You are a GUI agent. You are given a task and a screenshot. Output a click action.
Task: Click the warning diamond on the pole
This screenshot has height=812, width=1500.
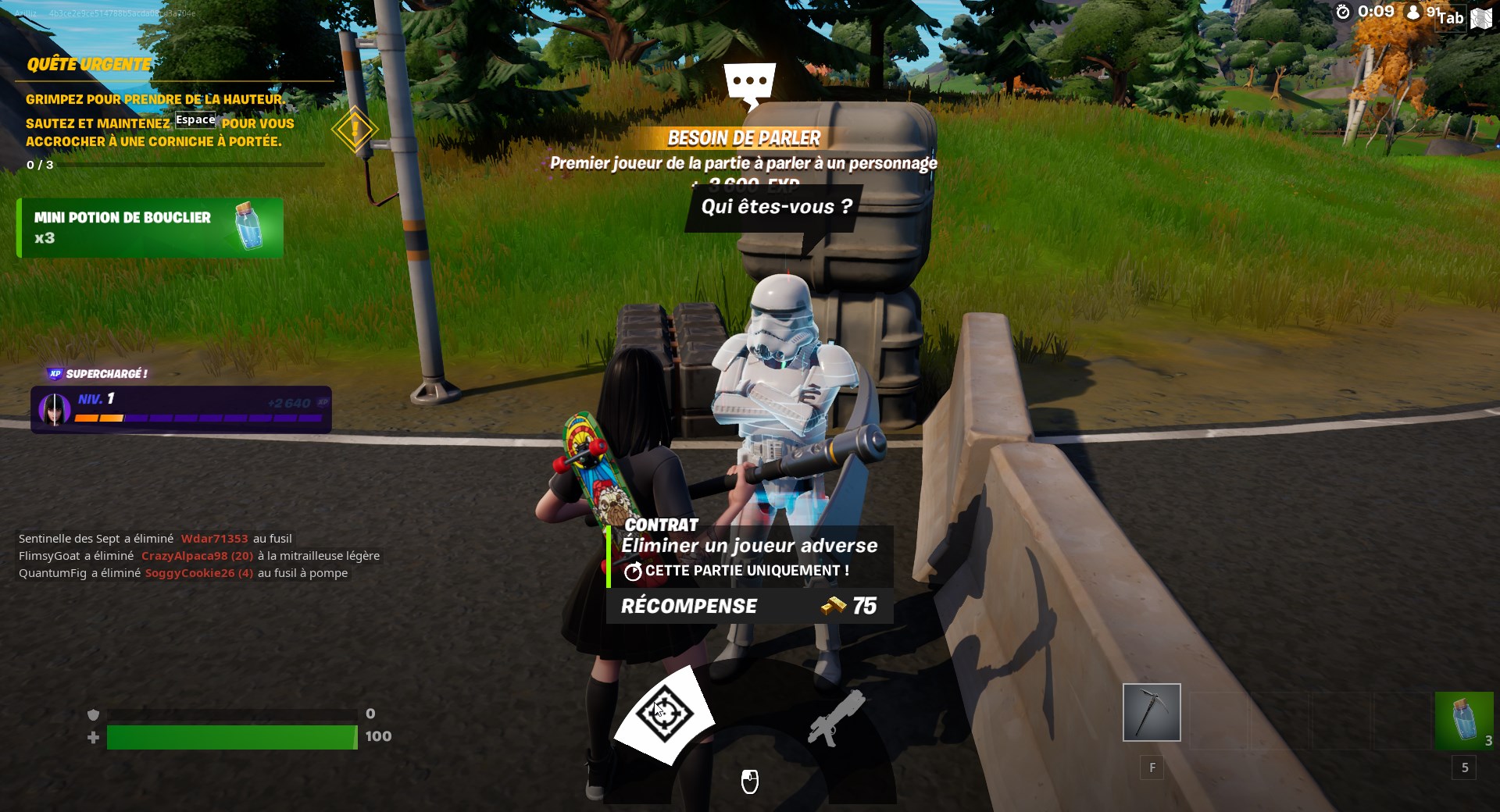point(354,129)
